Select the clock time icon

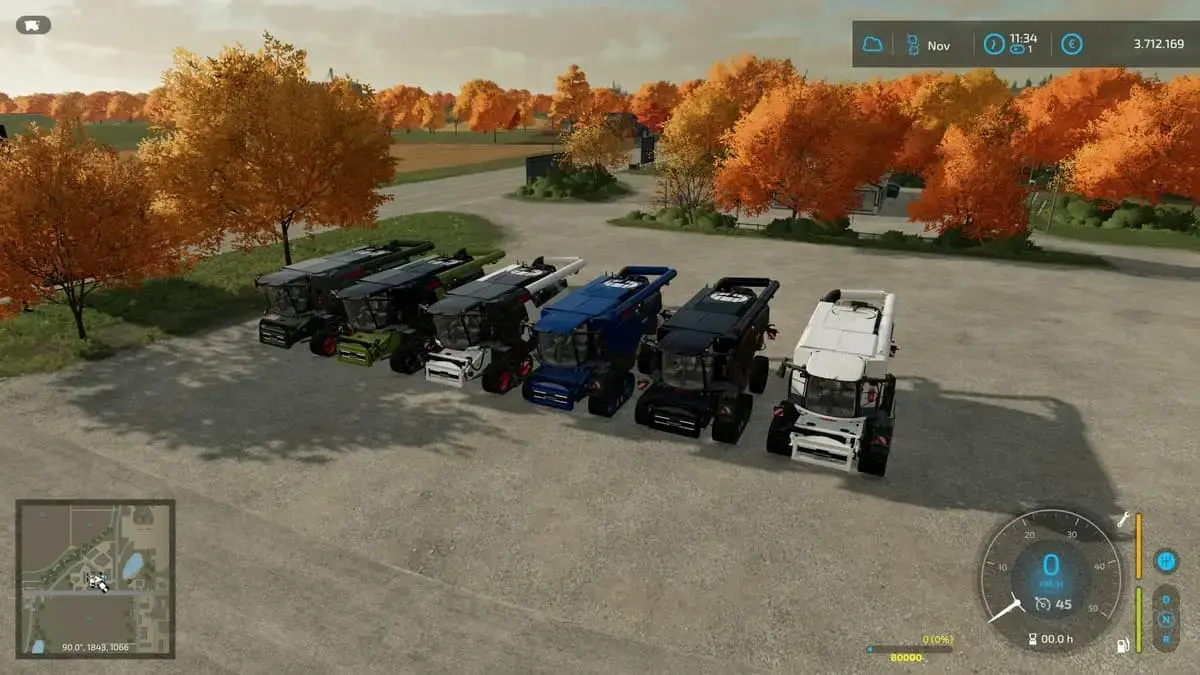pos(993,45)
